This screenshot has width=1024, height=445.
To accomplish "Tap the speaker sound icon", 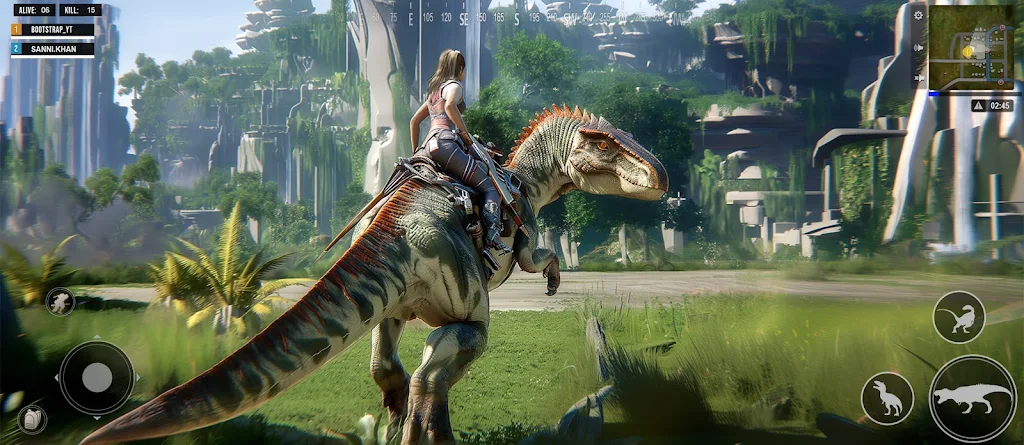I will (x=919, y=47).
